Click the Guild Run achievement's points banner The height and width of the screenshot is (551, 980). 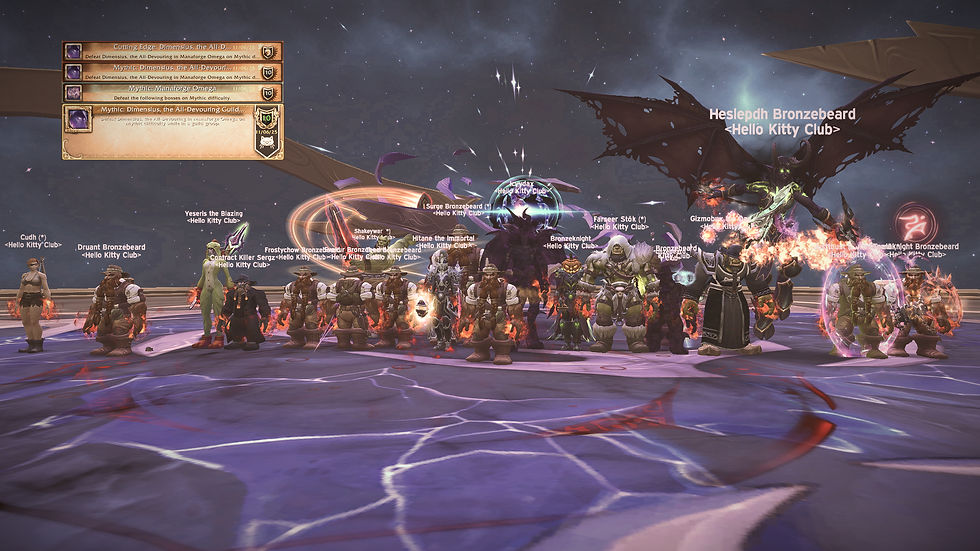tap(267, 130)
